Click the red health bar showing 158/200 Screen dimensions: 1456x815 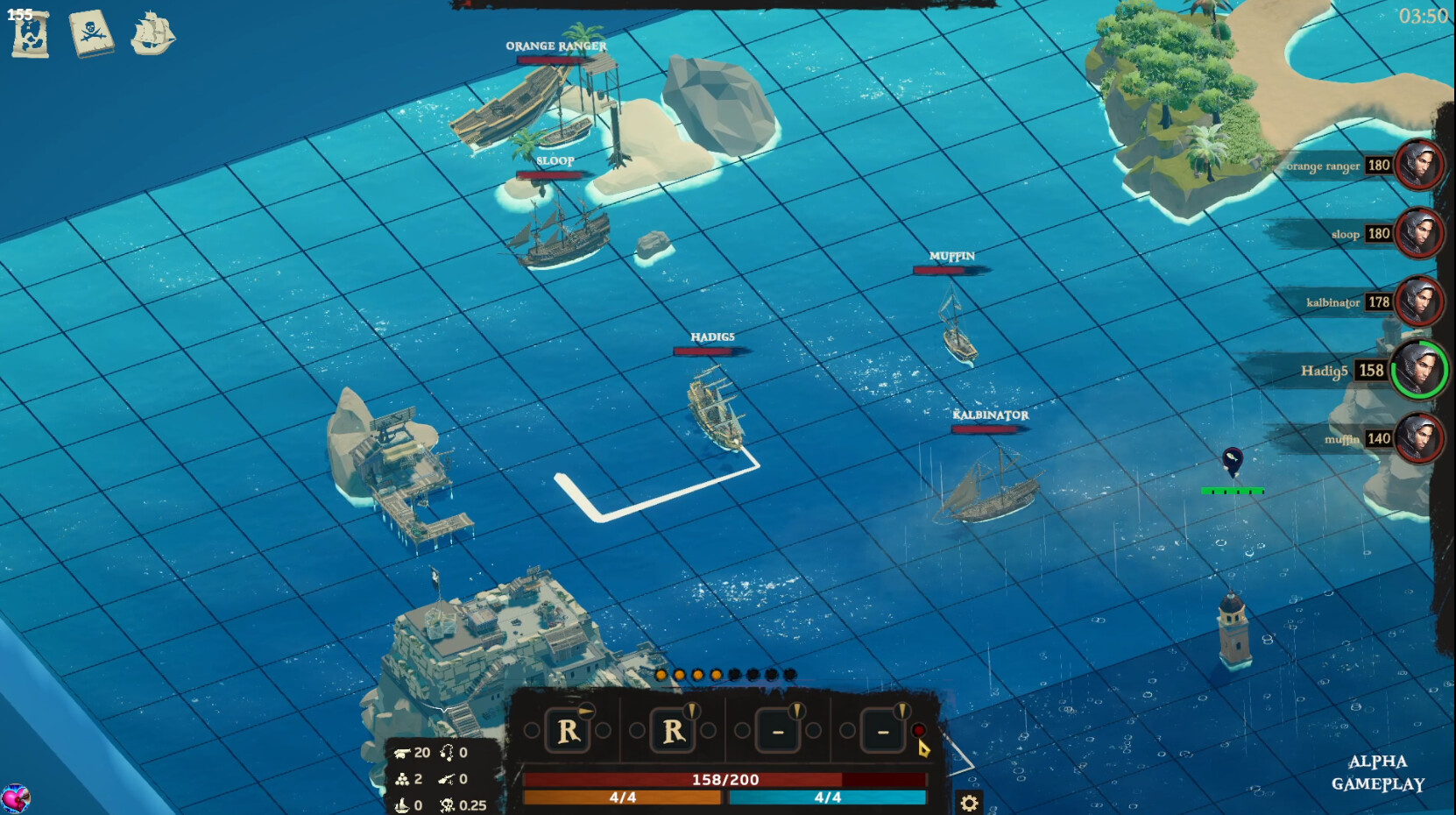click(x=725, y=778)
